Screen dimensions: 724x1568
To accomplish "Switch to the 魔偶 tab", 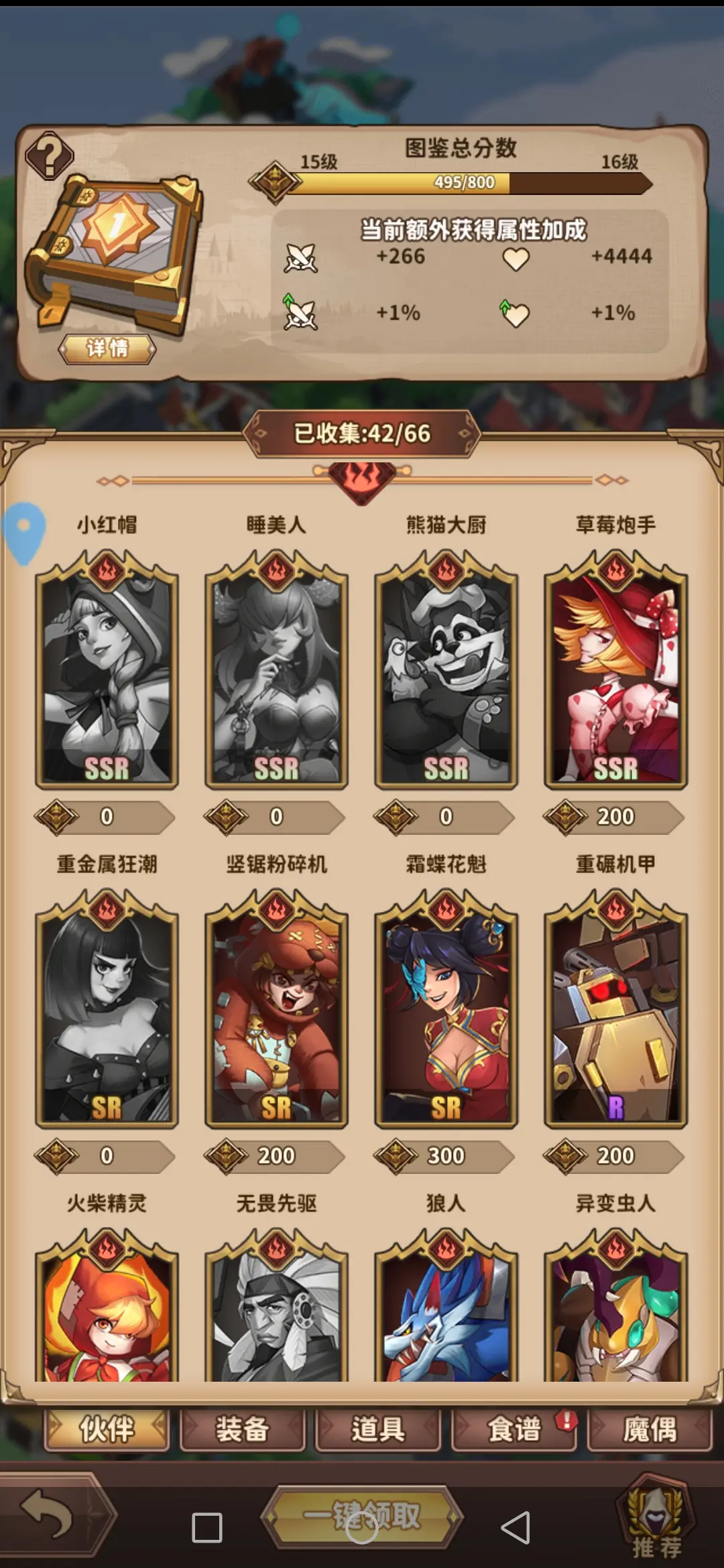I will pyautogui.click(x=649, y=1429).
